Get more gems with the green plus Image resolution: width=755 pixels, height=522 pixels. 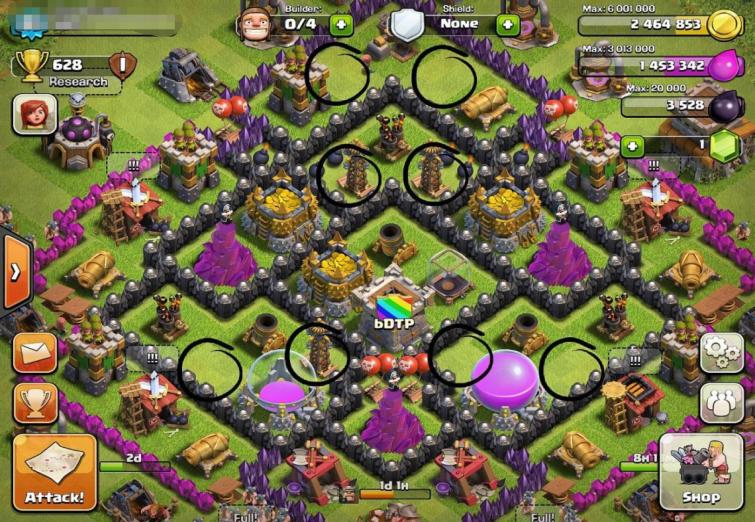point(632,147)
